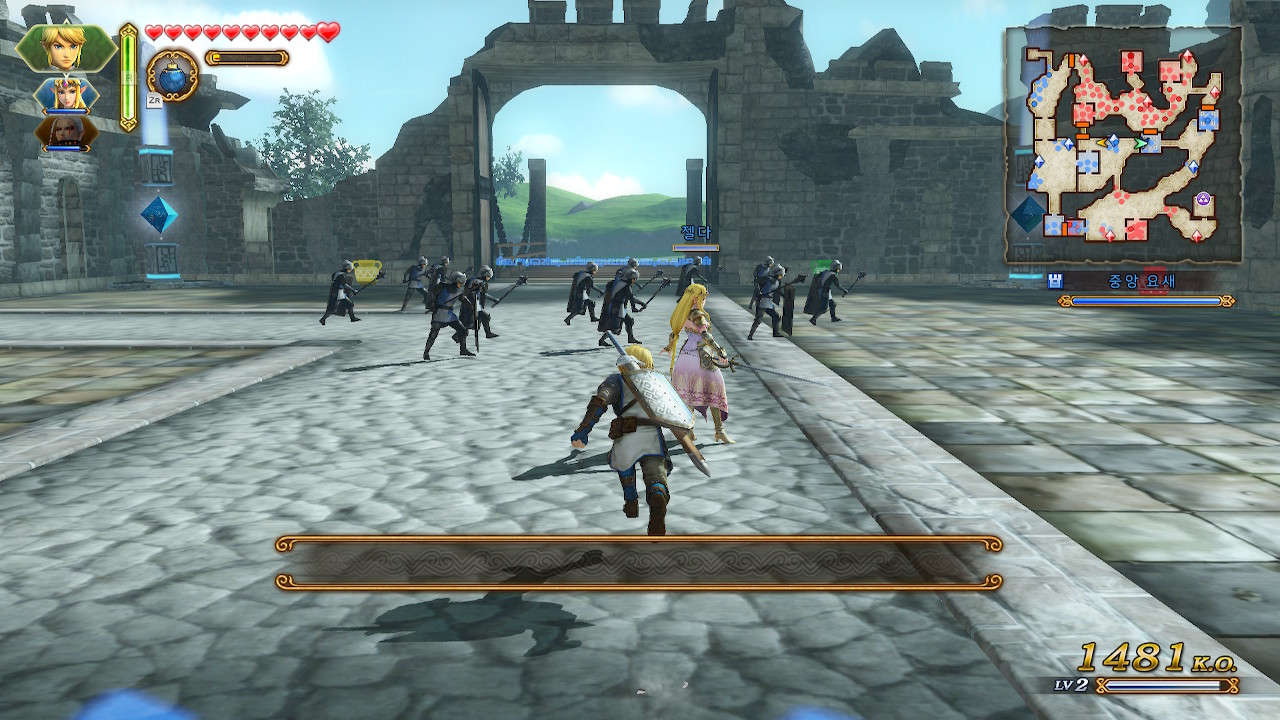
Task: Use the blue bomb item icon
Action: 172,74
